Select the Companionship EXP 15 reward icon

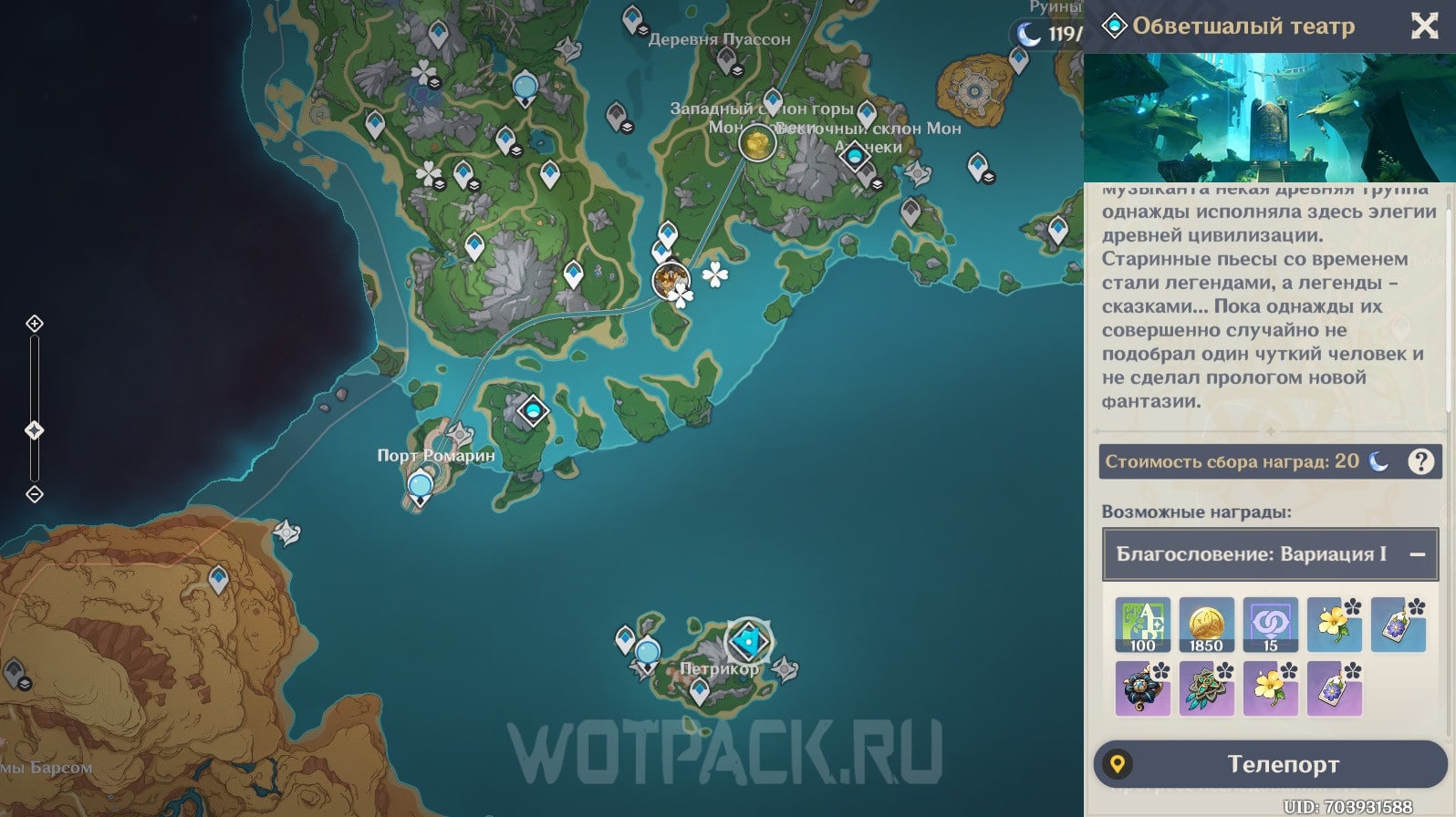(x=1270, y=625)
